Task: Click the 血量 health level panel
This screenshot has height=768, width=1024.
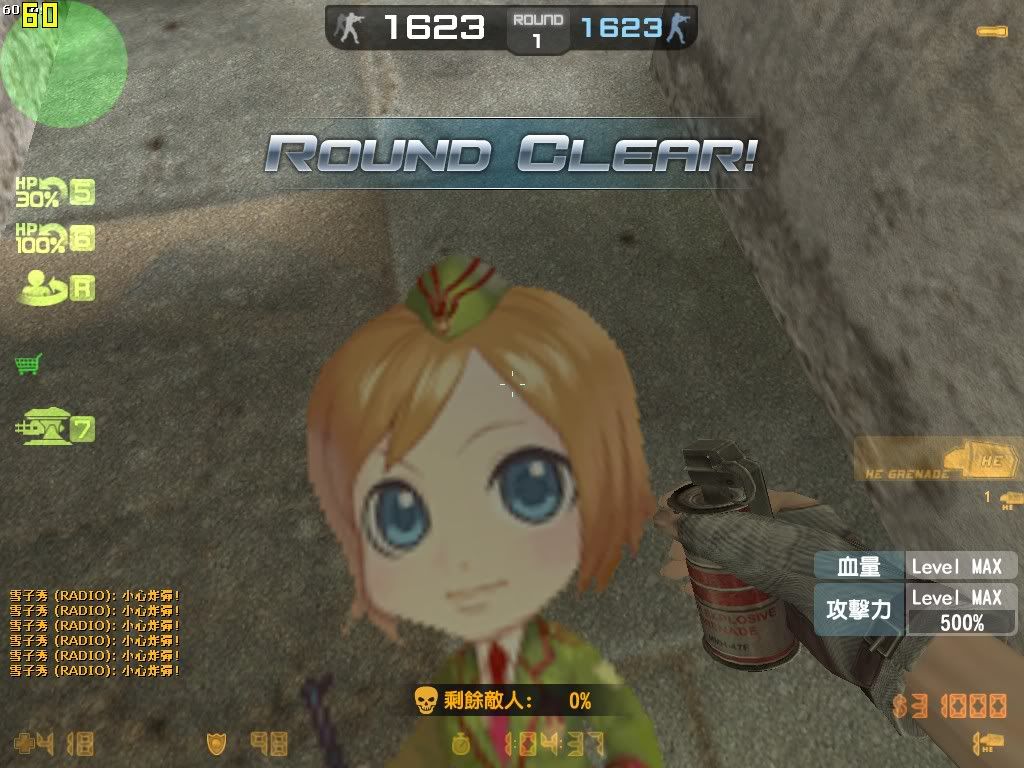Action: click(916, 566)
